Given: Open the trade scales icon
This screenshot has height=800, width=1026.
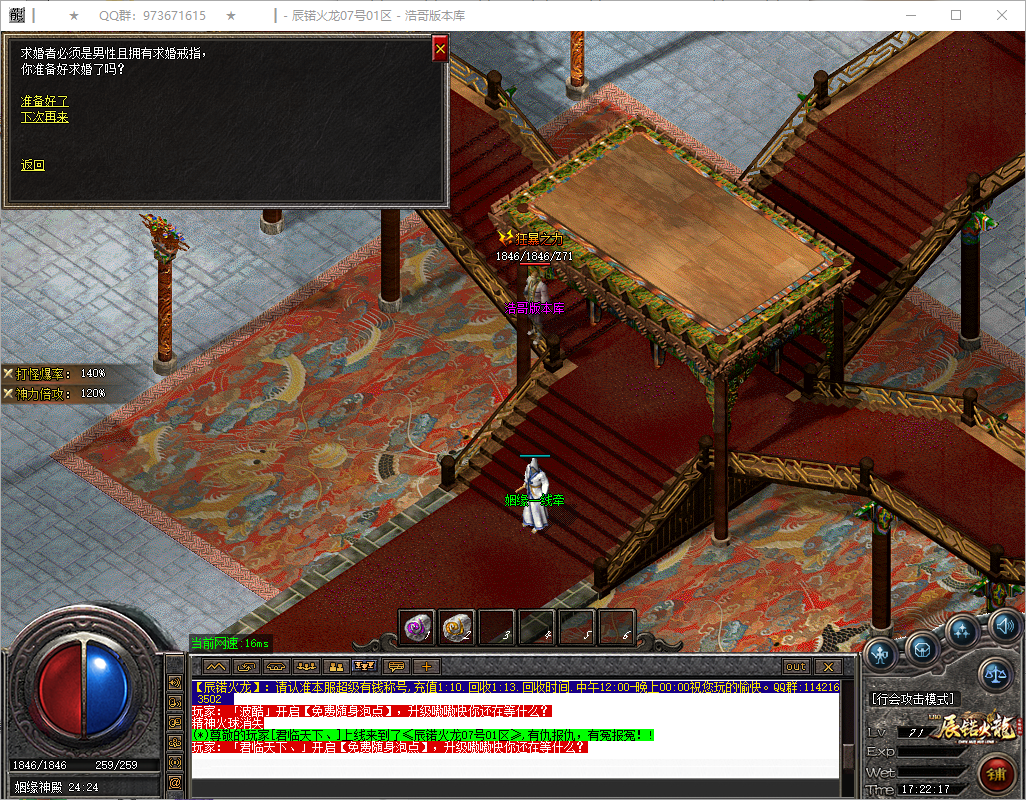Looking at the screenshot, I should (x=995, y=674).
